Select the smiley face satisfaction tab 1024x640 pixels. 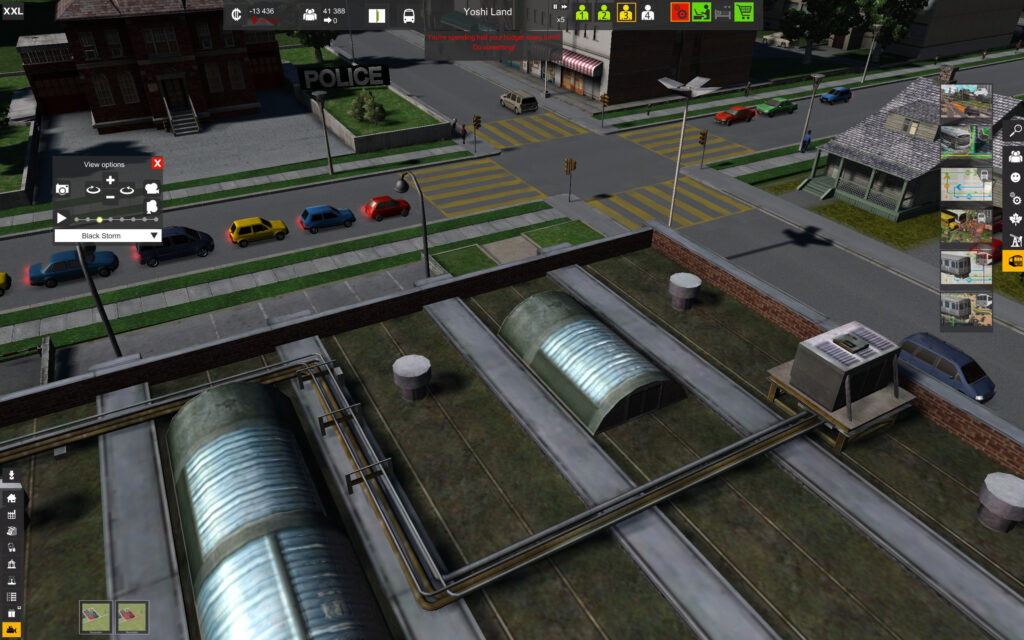[x=1014, y=177]
